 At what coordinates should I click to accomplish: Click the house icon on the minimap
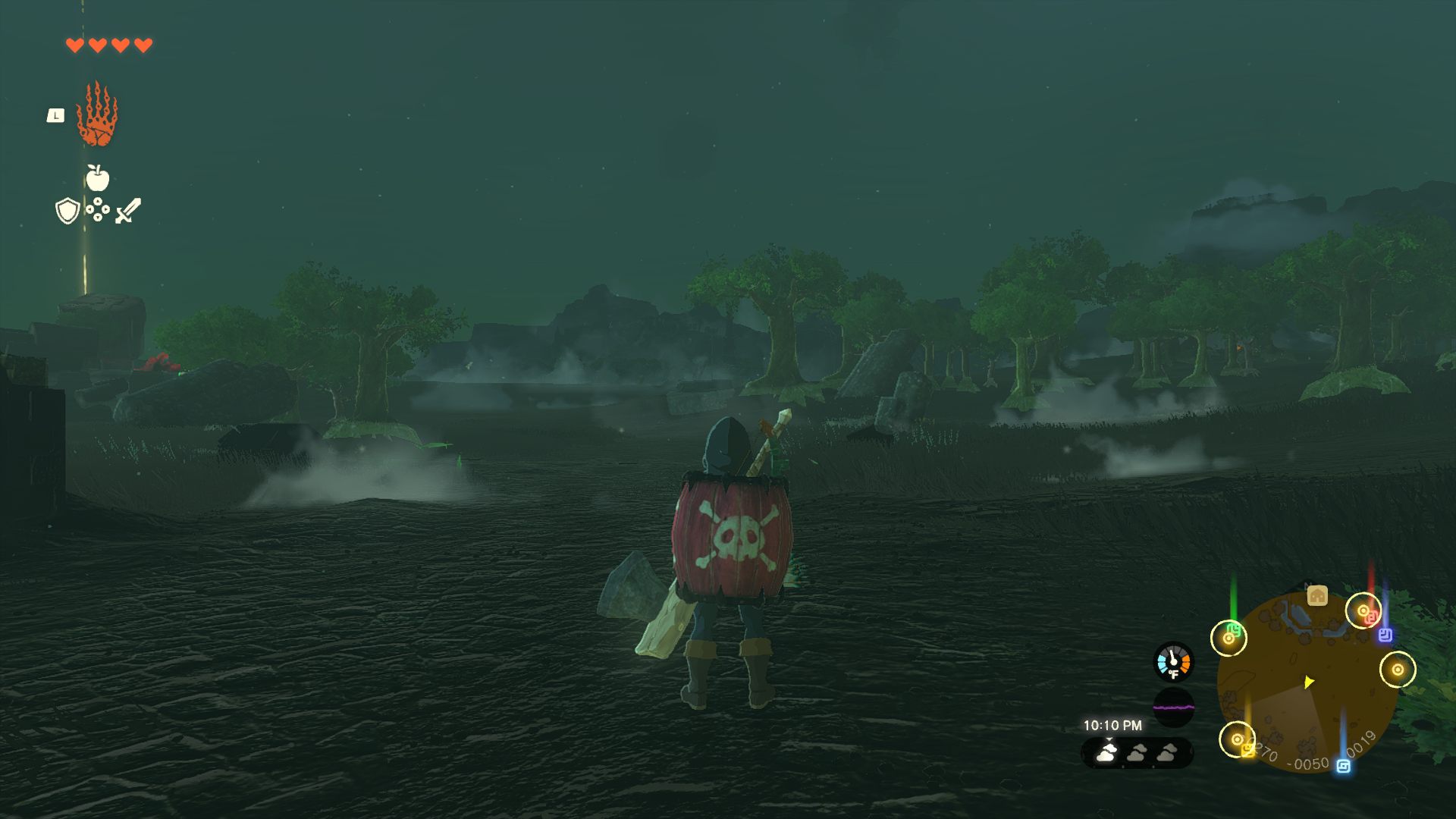point(1317,596)
